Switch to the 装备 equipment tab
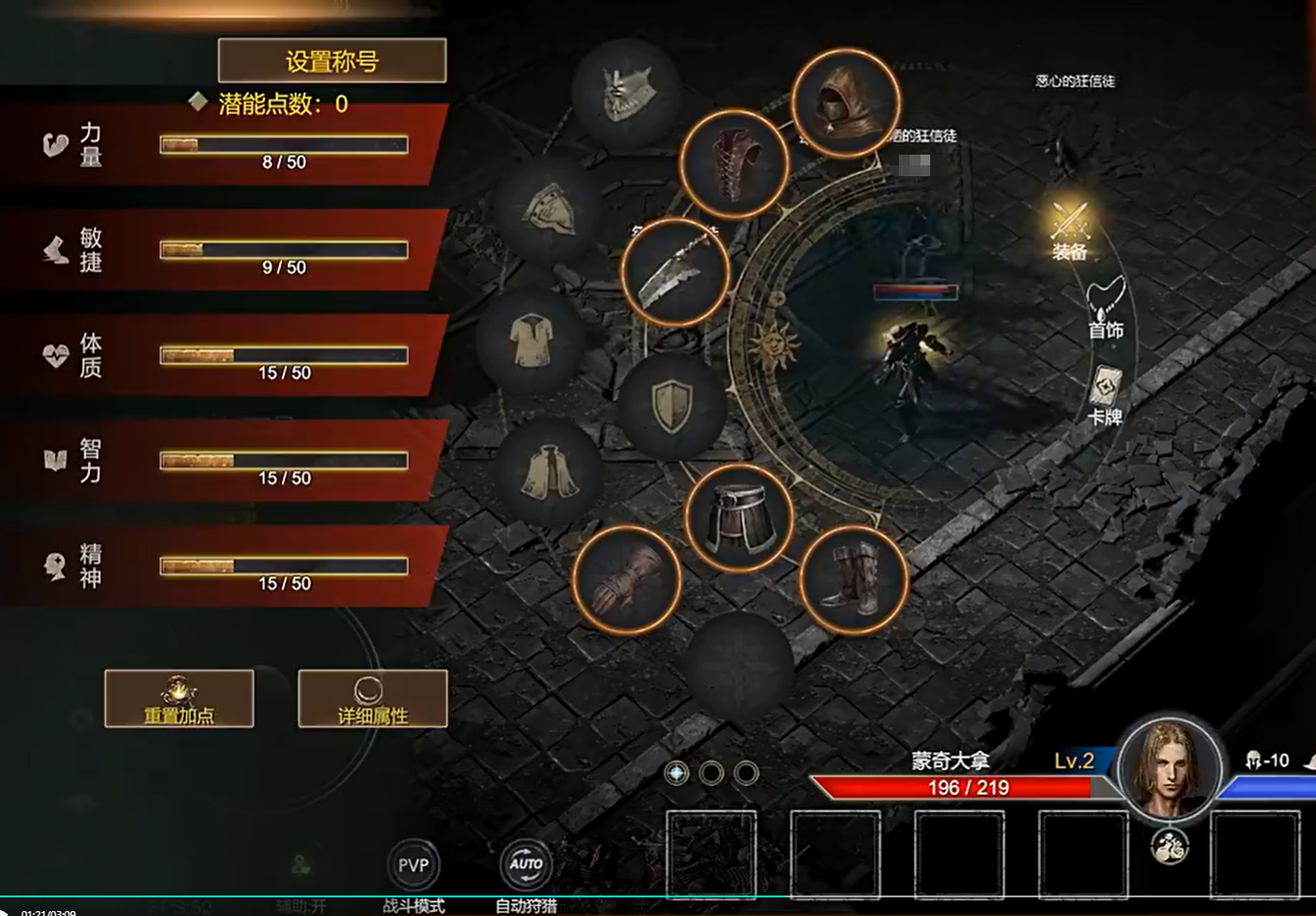Screen dimensions: 1316x916 pos(1069,229)
